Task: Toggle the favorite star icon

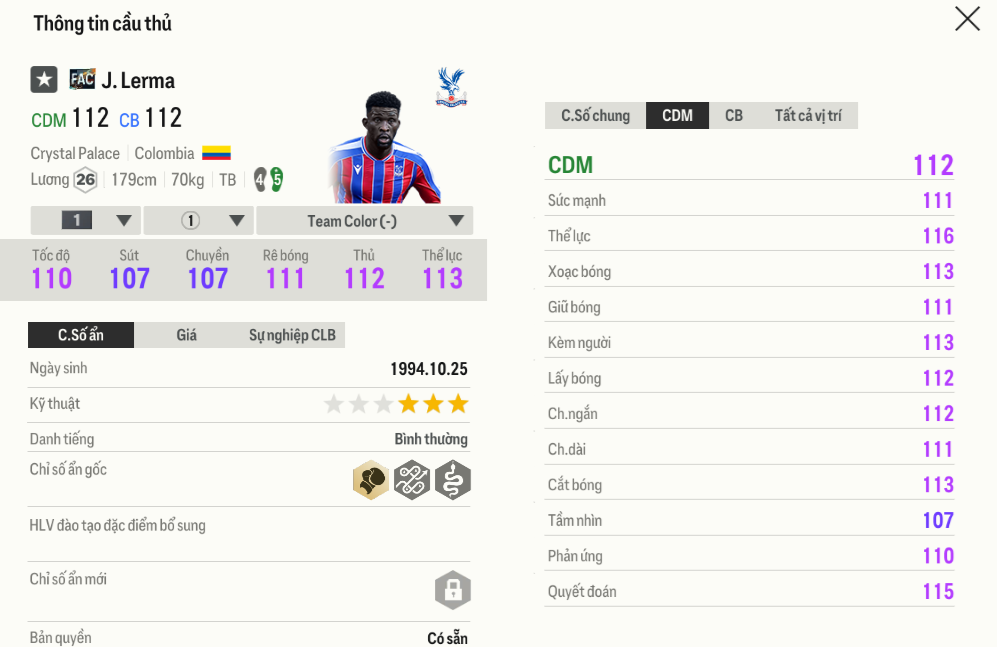Action: tap(44, 80)
